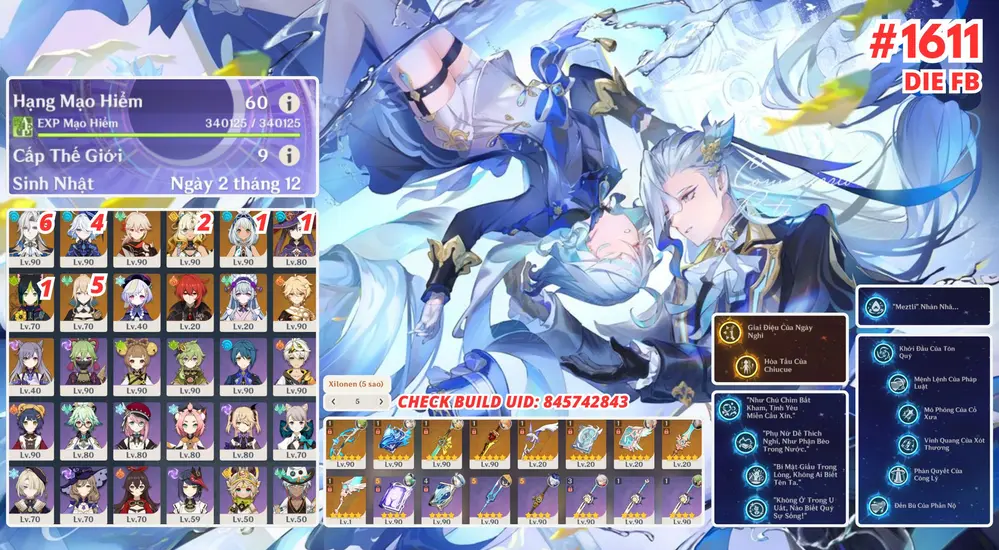Select the blue five-star bow Lv.90 slot
Image resolution: width=999 pixels, height=550 pixels.
(x=347, y=446)
